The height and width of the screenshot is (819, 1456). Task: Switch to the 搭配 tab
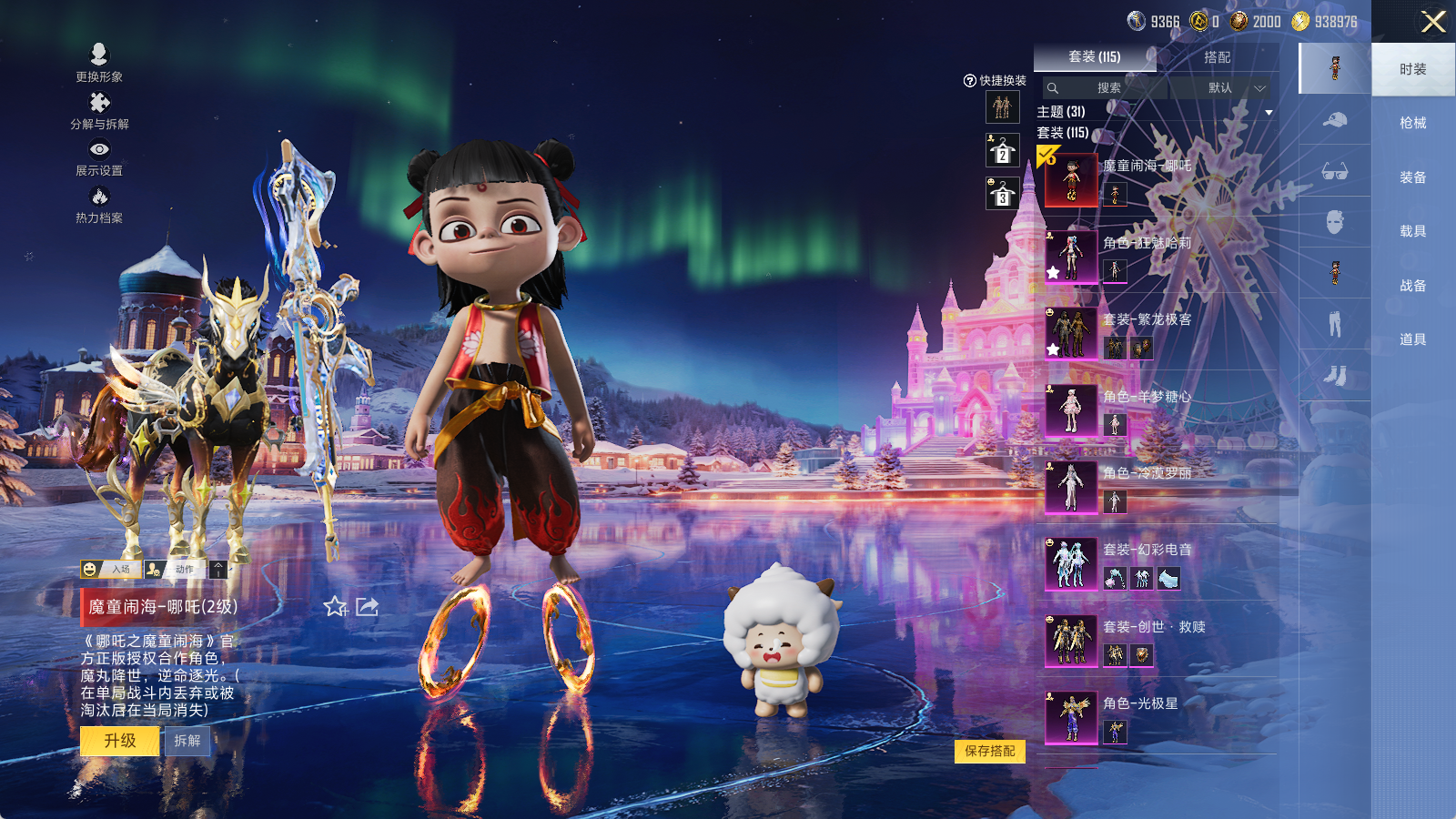click(1217, 57)
